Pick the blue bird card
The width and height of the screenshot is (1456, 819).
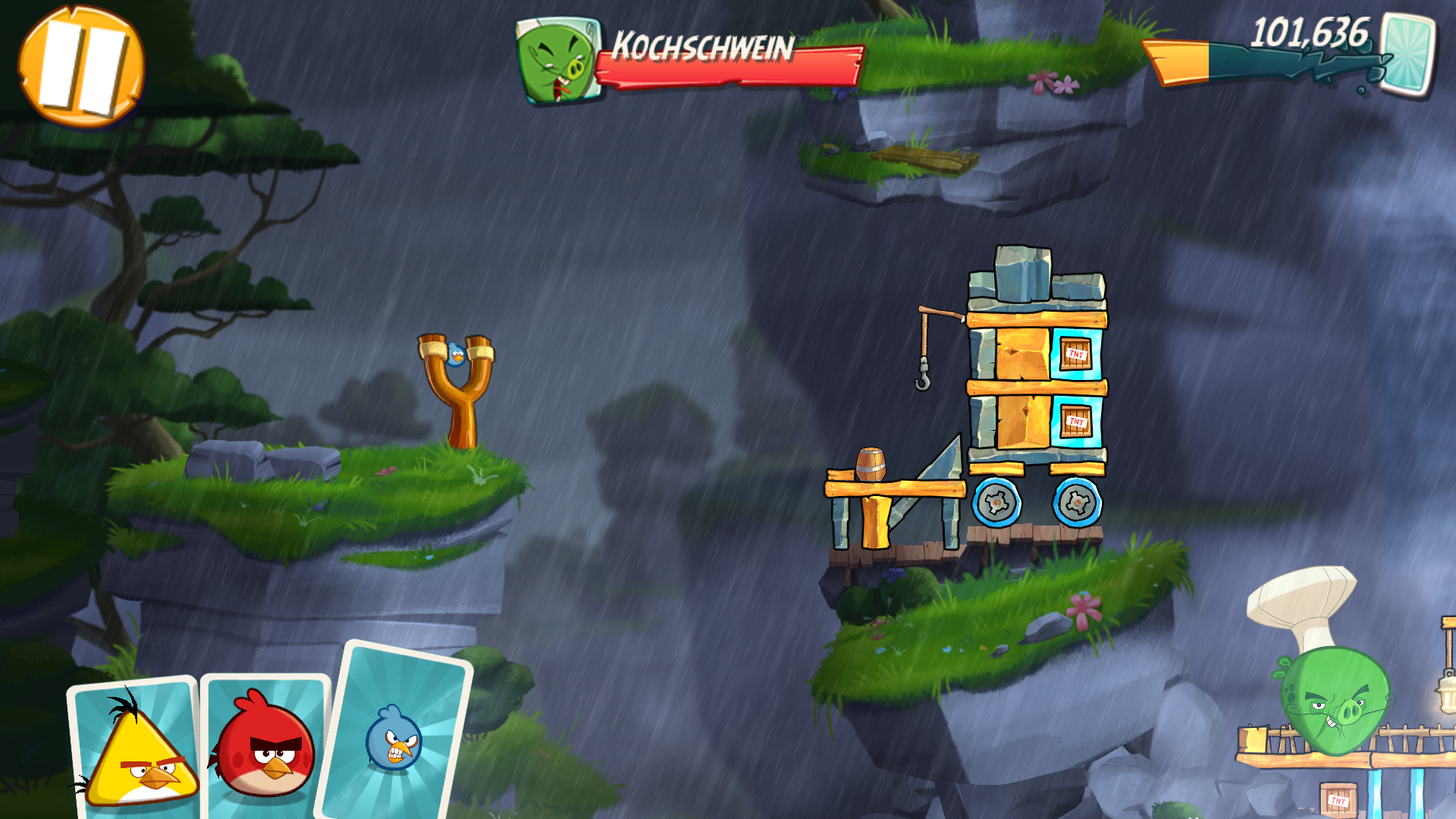click(x=394, y=736)
